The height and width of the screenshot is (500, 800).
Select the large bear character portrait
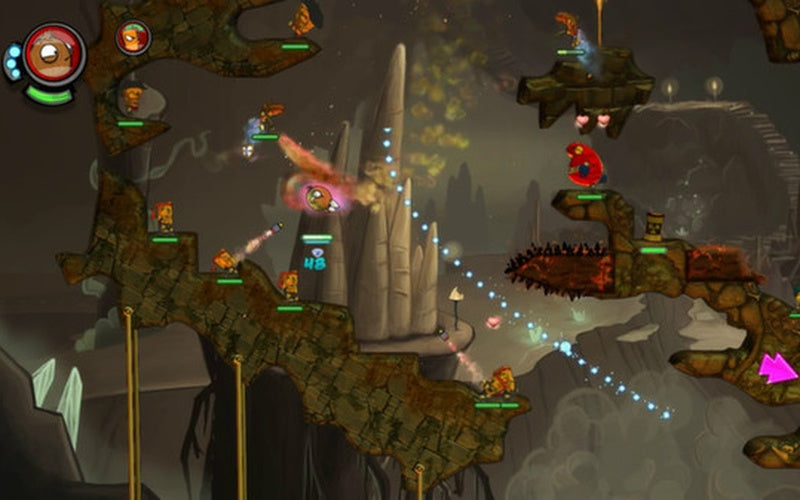point(53,55)
